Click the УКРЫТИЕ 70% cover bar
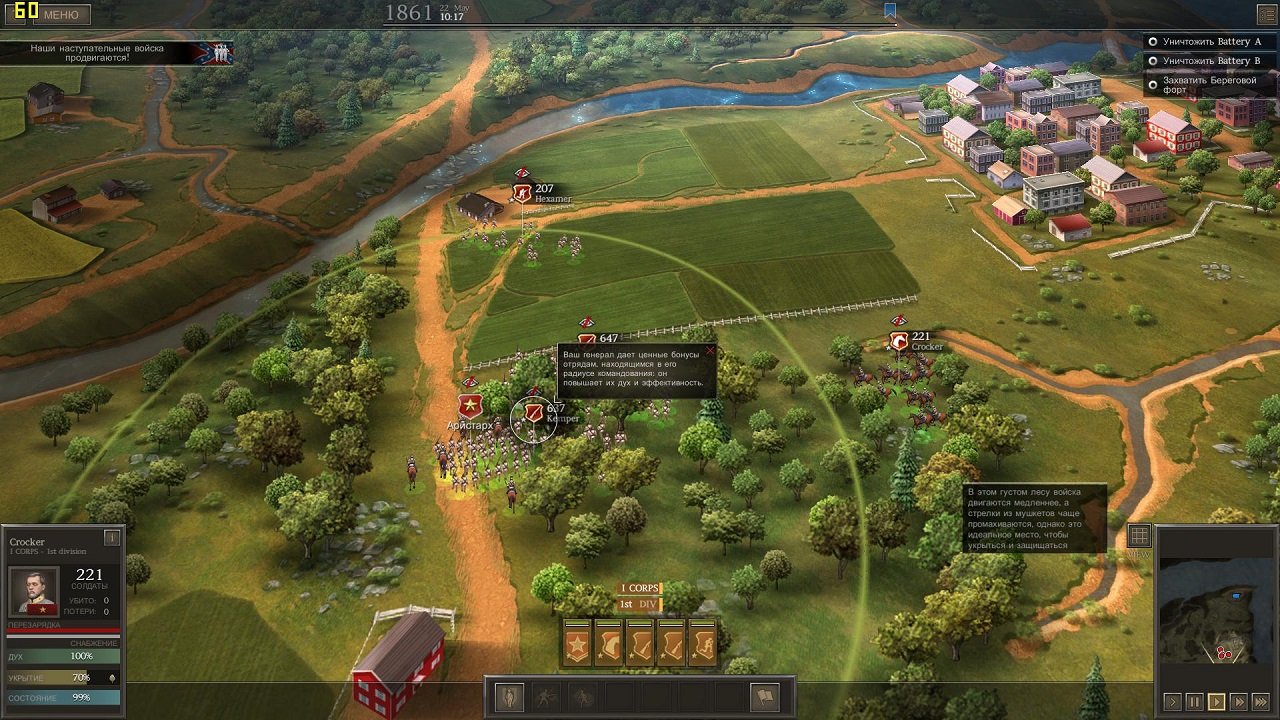 [x=55, y=678]
